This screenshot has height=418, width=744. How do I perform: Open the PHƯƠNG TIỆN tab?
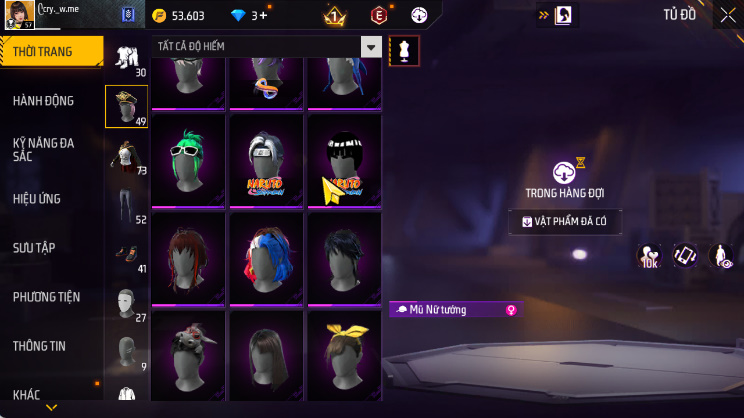click(x=46, y=297)
